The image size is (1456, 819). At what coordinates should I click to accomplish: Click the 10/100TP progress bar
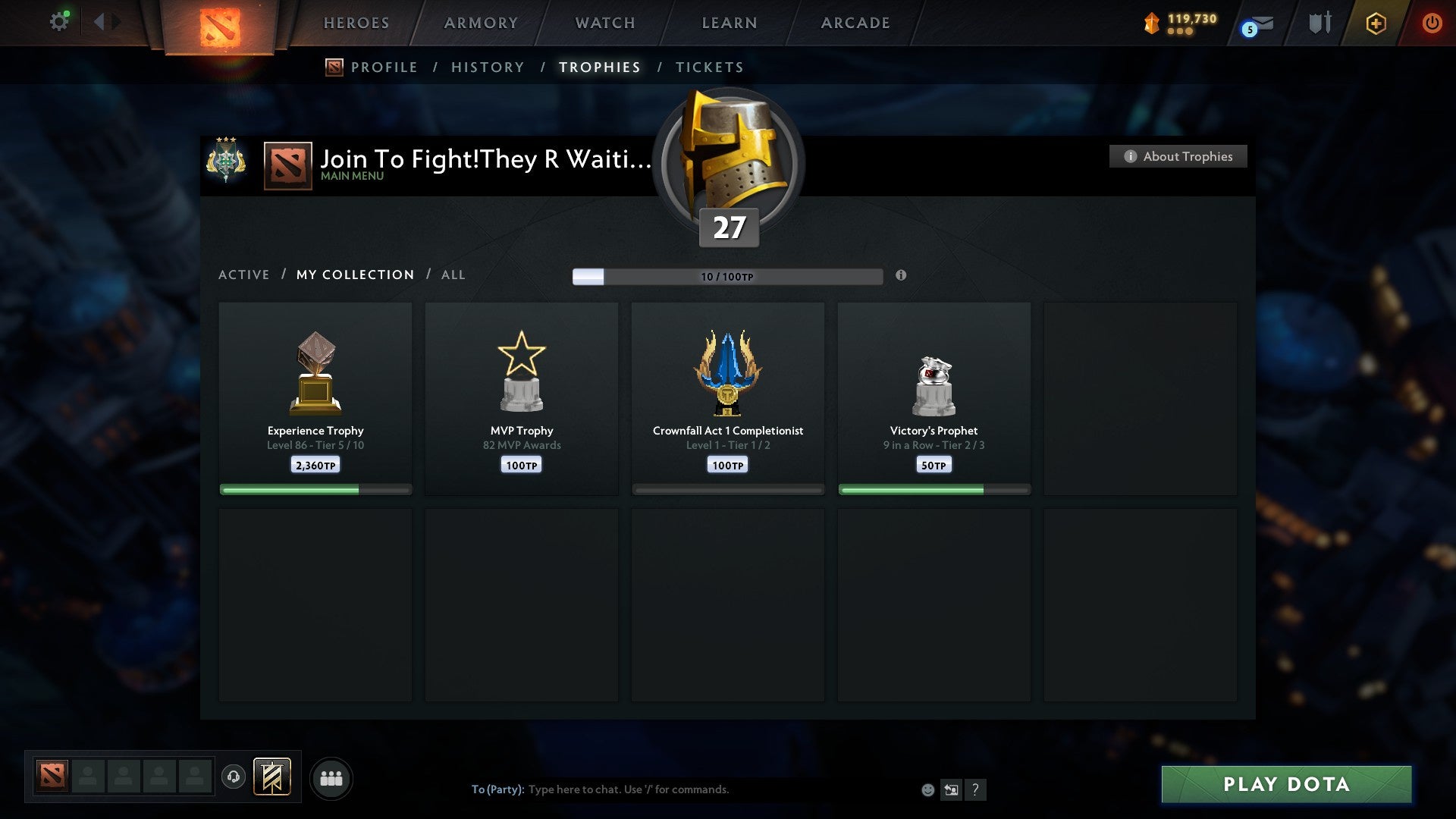(x=728, y=276)
